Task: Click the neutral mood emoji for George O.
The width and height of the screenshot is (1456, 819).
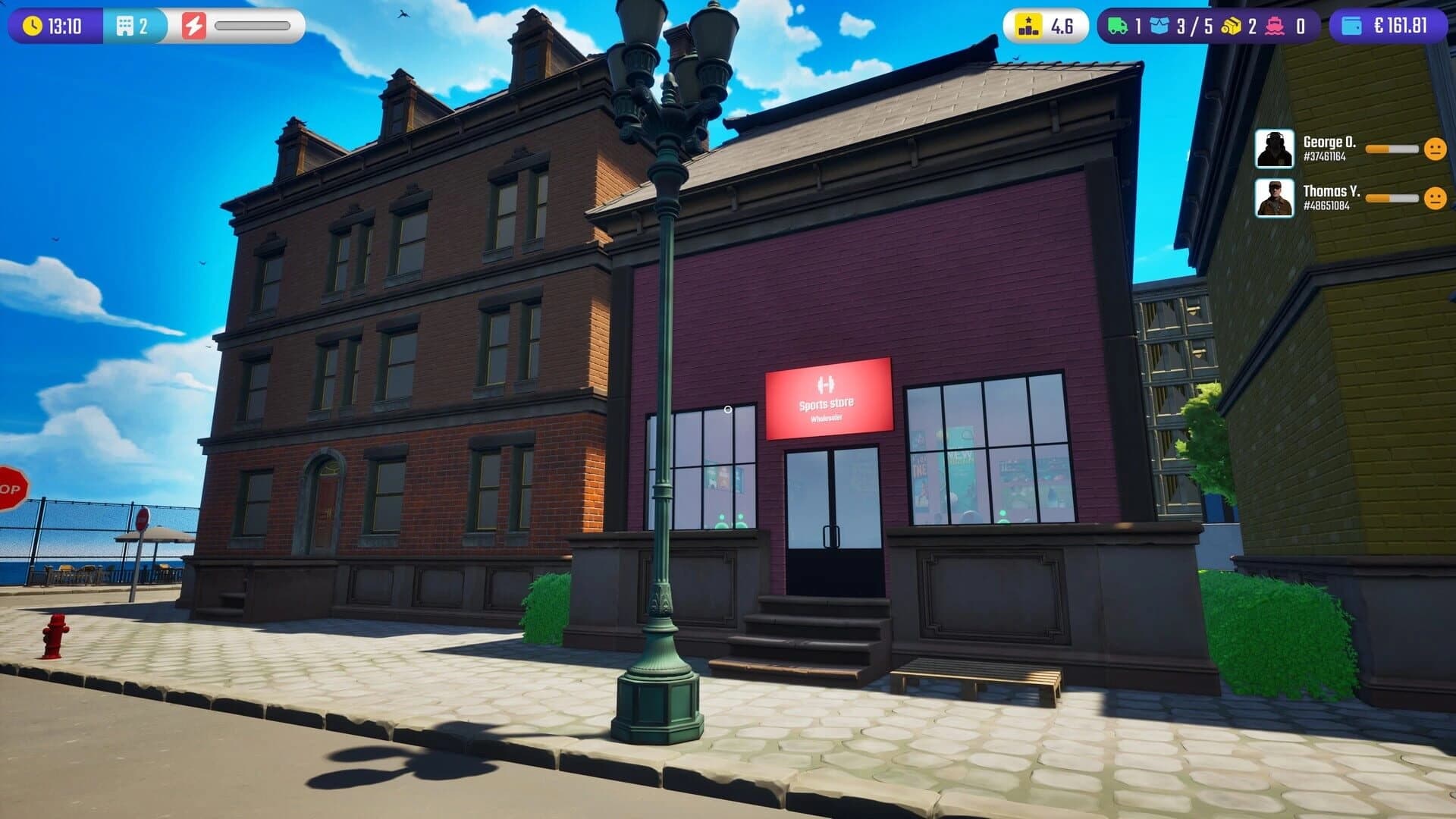Action: pyautogui.click(x=1435, y=150)
